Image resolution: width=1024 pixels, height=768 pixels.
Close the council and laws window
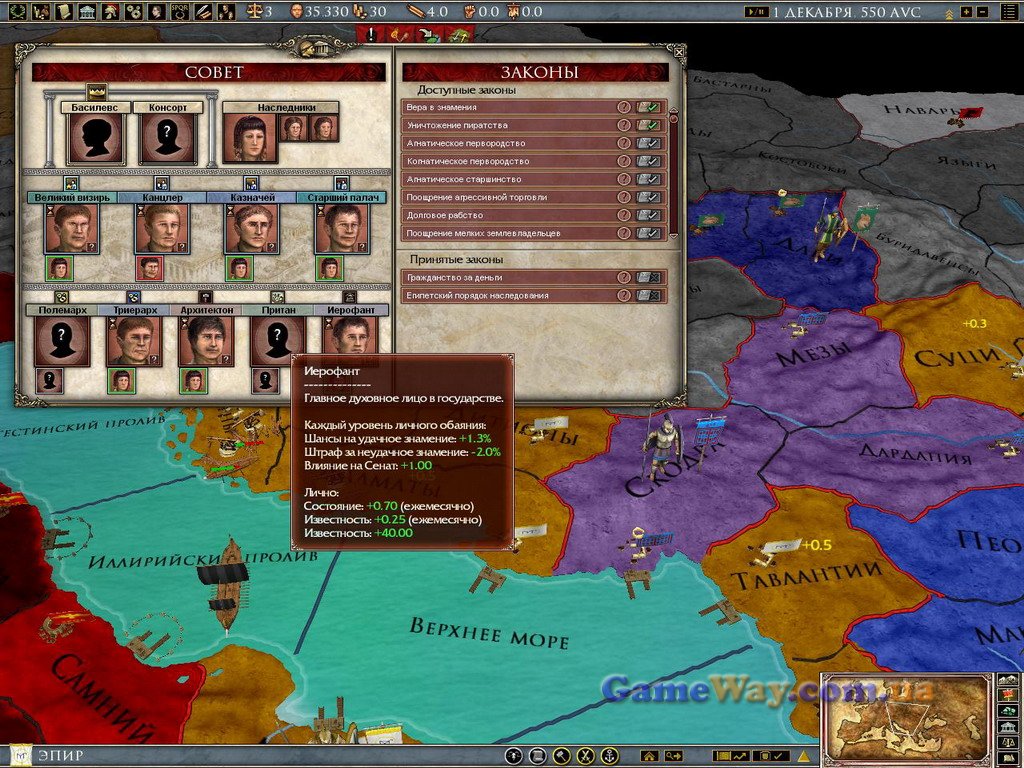(x=679, y=51)
